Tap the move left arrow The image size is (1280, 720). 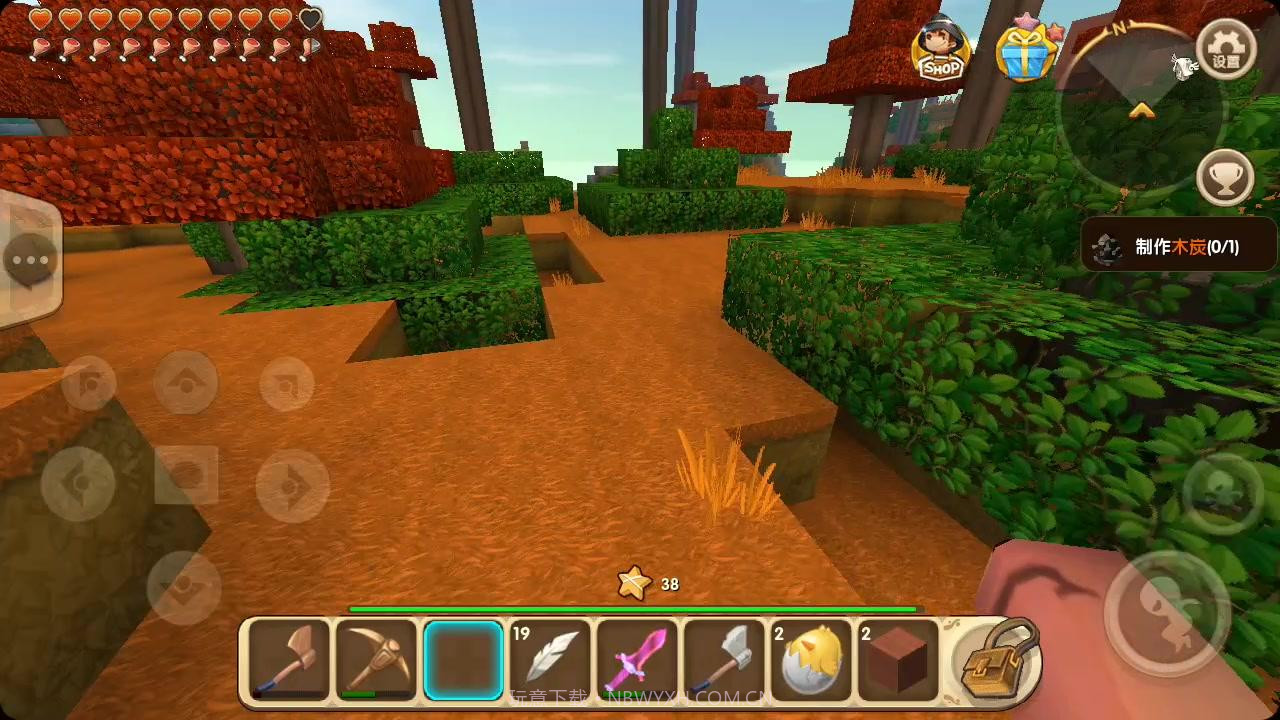click(78, 484)
